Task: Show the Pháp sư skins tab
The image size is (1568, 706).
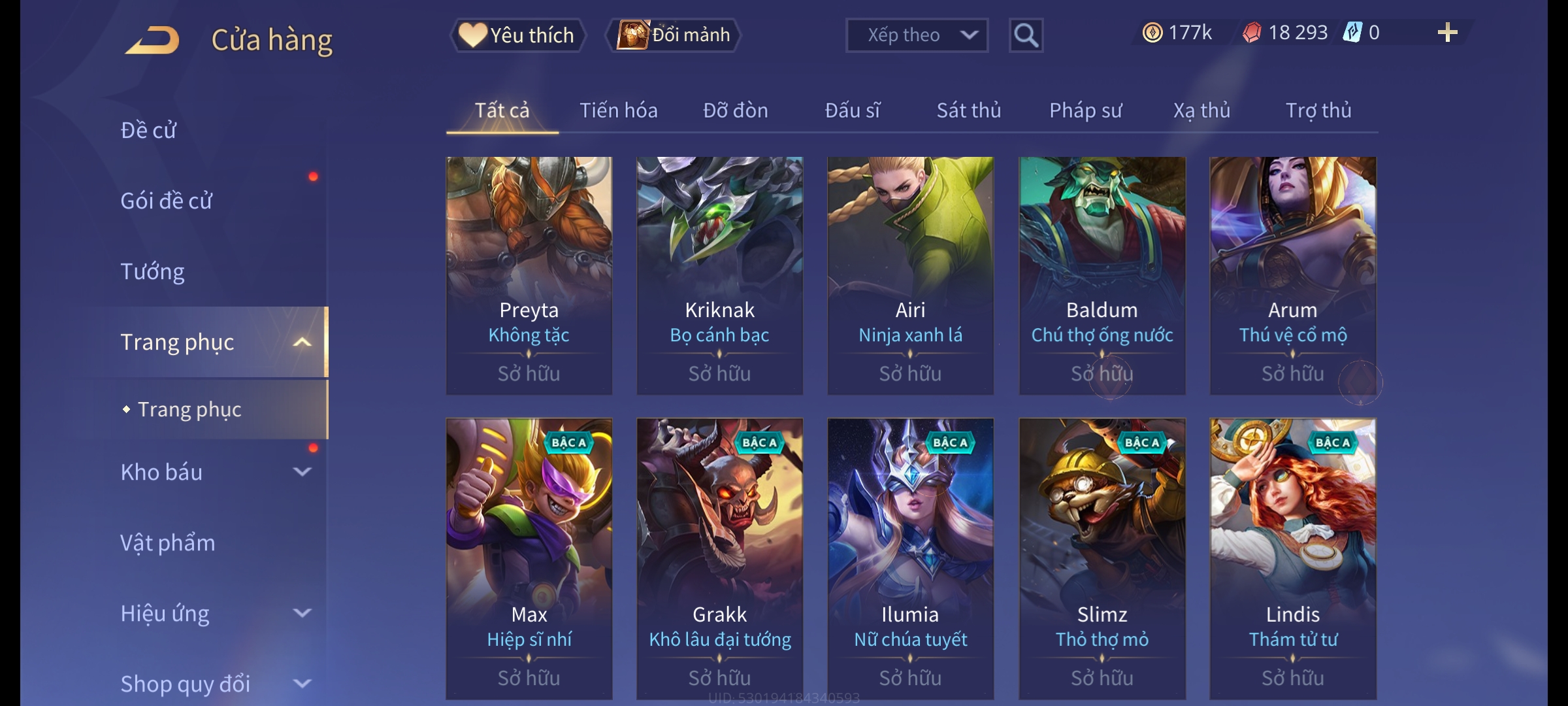Action: (1085, 110)
